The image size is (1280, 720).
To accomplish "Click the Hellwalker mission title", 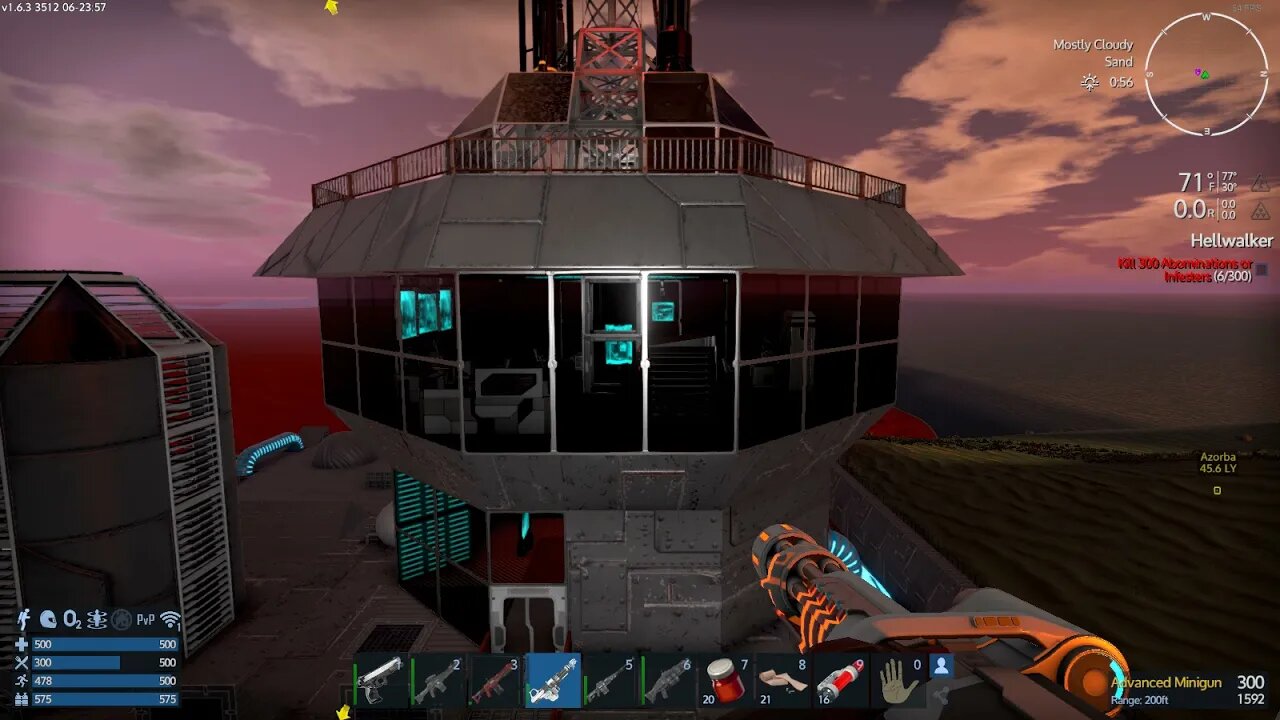I will pyautogui.click(x=1231, y=241).
